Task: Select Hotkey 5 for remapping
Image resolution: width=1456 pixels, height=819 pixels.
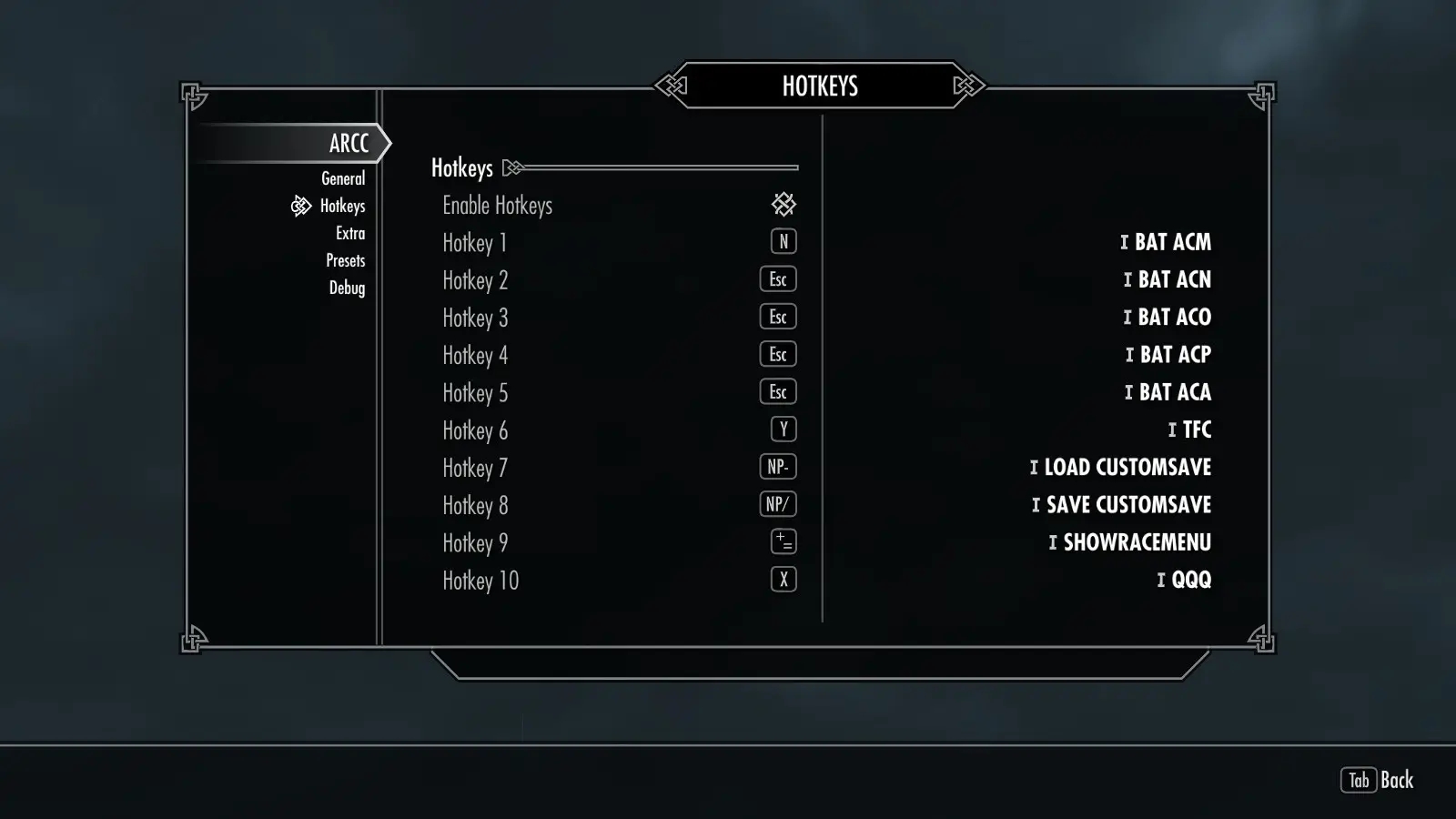Action: (x=777, y=392)
